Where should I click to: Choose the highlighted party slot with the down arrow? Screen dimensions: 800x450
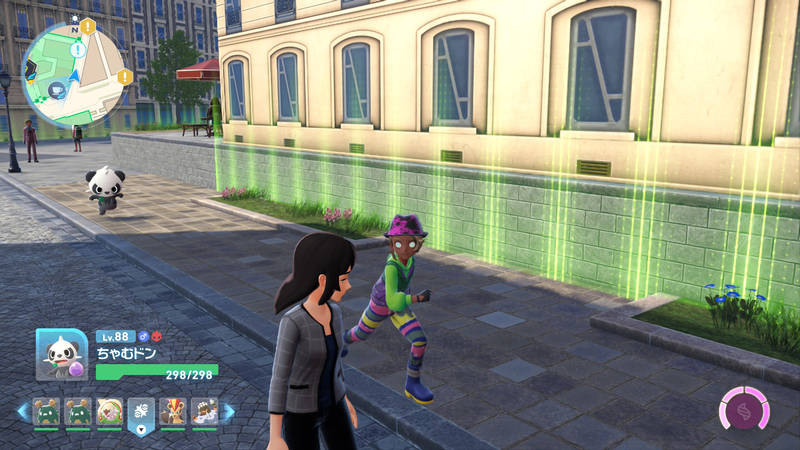pos(141,412)
